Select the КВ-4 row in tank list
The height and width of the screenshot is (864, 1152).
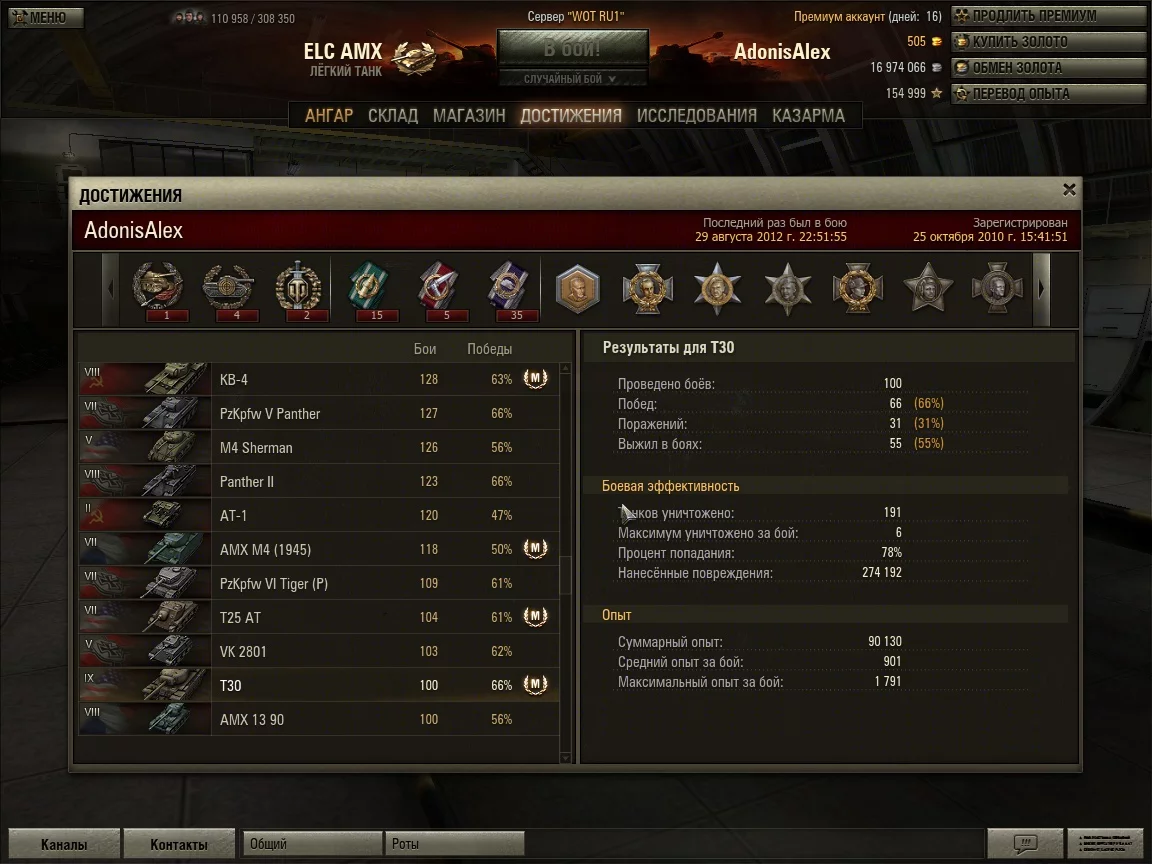318,380
